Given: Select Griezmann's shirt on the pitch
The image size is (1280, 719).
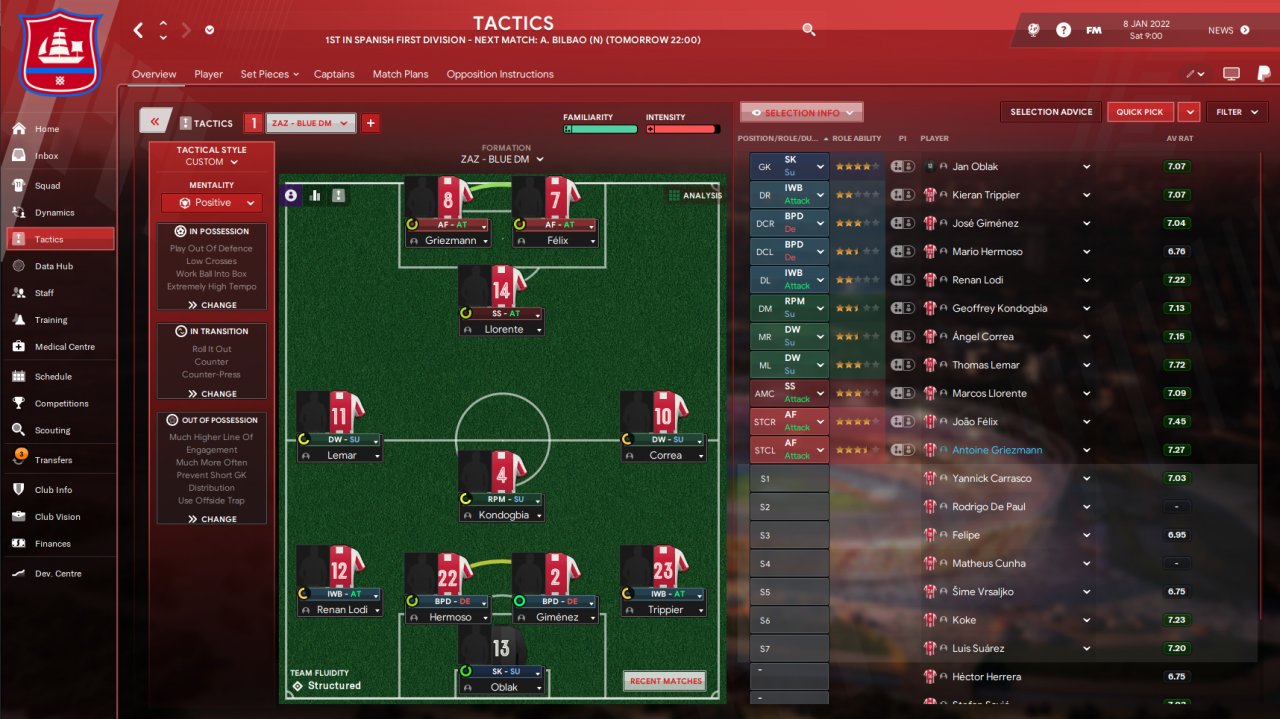Looking at the screenshot, I should pos(439,199).
